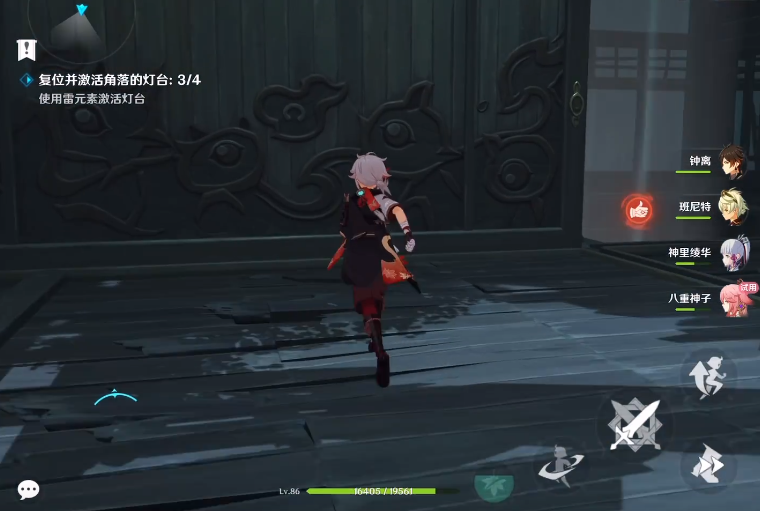Tap the red thumbs-up burst icon

638,209
